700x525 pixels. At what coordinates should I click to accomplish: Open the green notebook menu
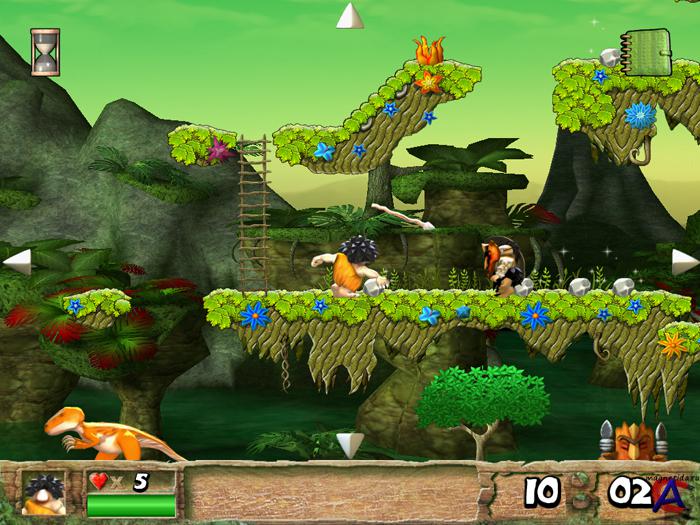(642, 49)
